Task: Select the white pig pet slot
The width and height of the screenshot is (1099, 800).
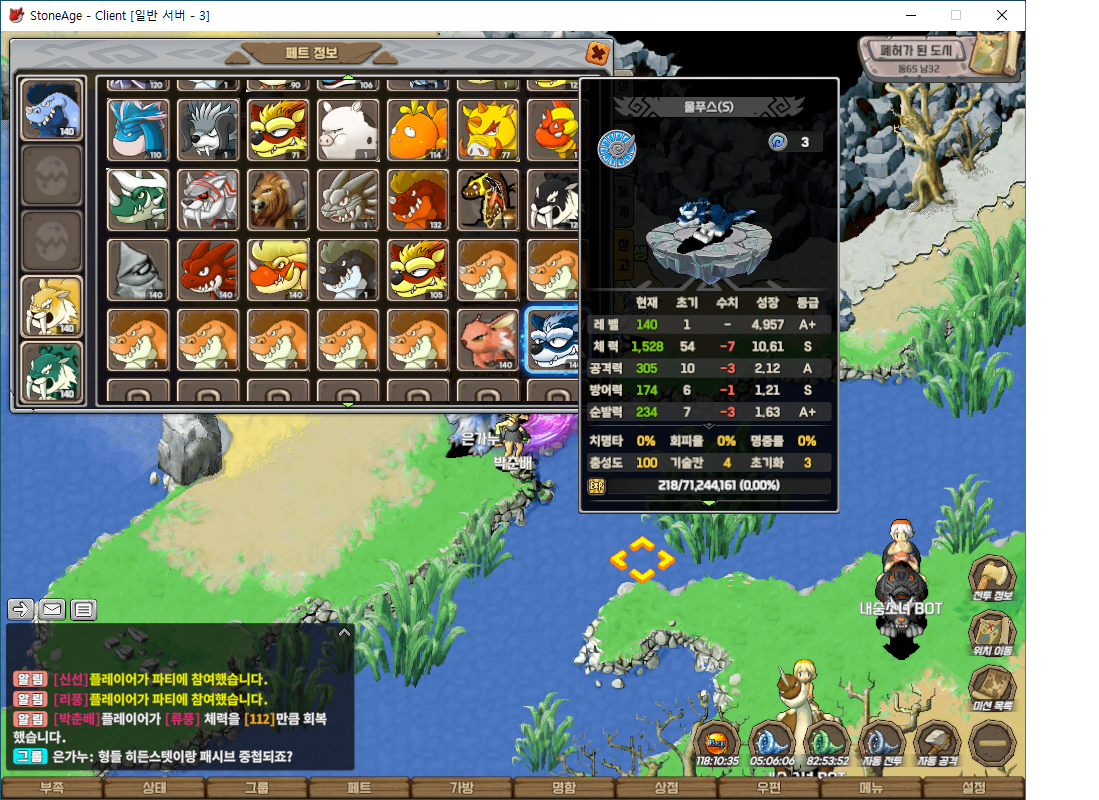Action: click(x=348, y=129)
